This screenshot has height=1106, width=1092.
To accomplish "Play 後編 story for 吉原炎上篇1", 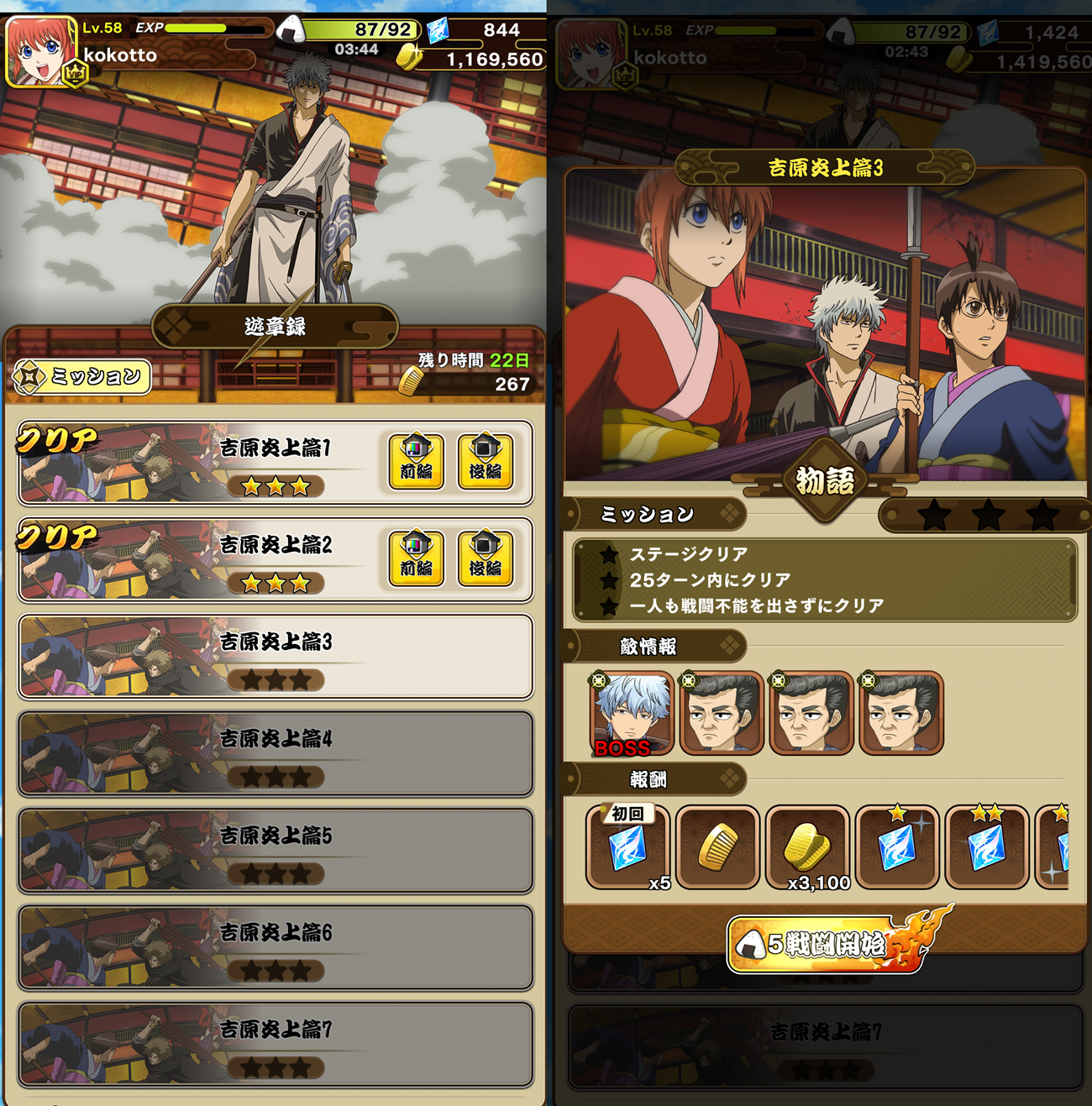I will click(x=485, y=461).
